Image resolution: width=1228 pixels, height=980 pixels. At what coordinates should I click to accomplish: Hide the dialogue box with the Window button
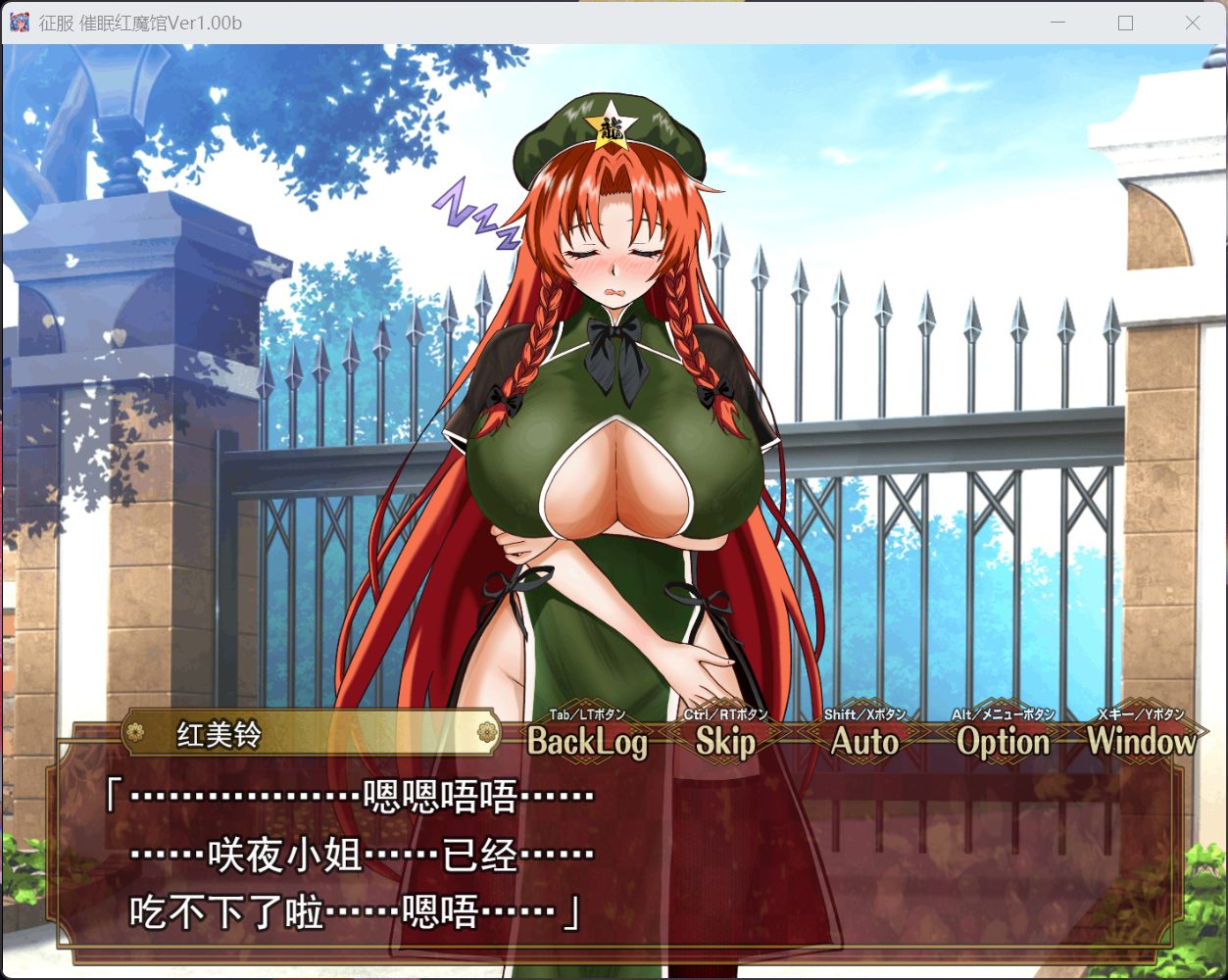(x=1141, y=742)
